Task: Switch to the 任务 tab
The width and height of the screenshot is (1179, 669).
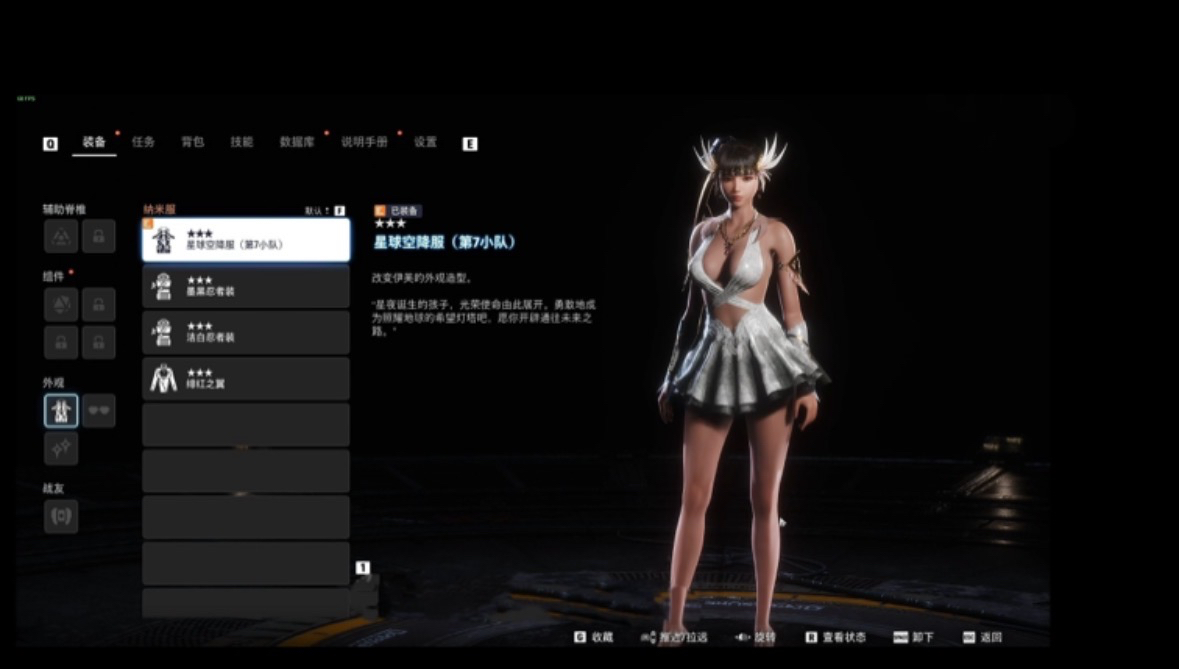Action: pos(143,142)
